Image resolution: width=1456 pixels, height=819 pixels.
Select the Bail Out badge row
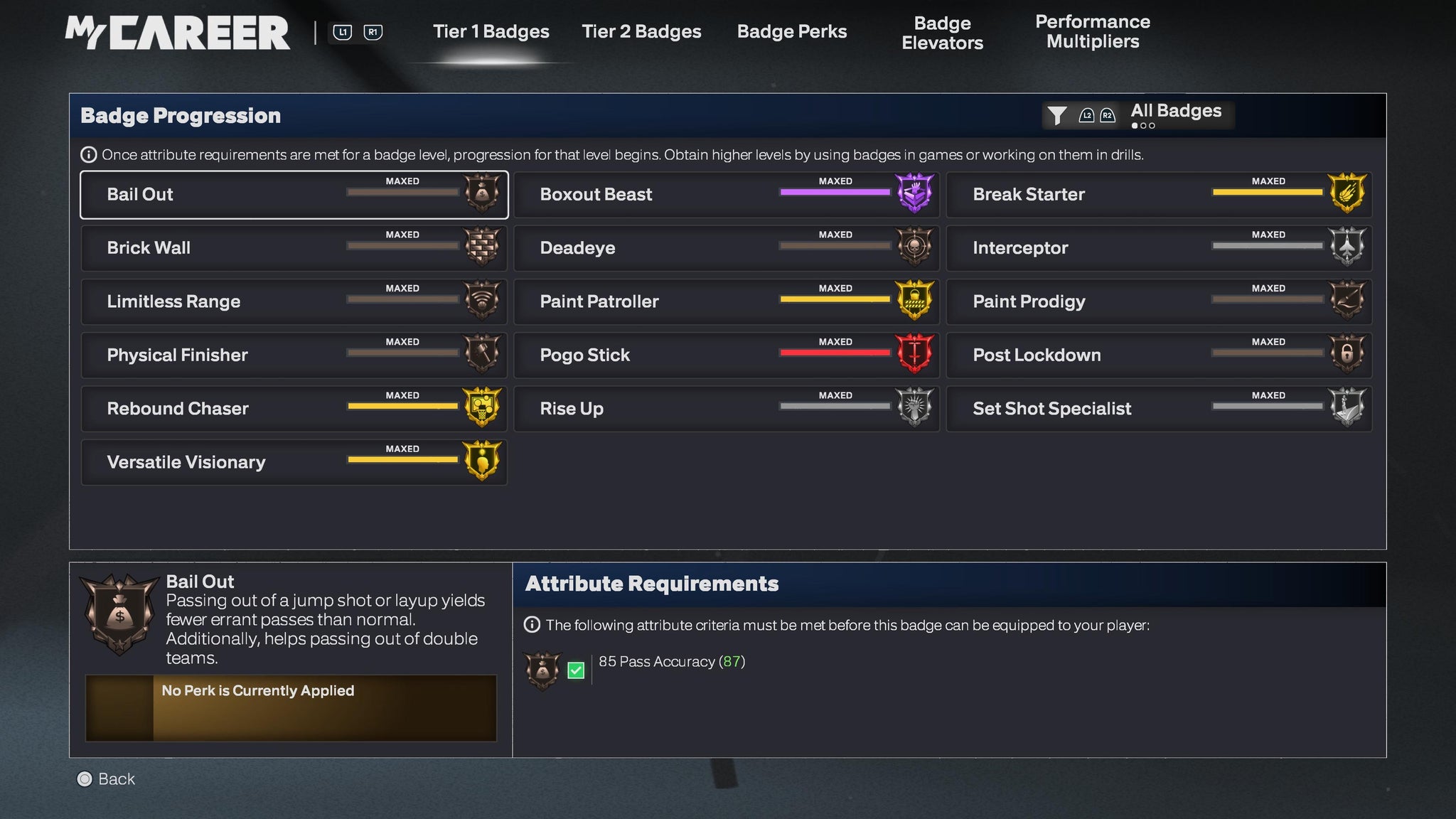pyautogui.click(x=294, y=195)
